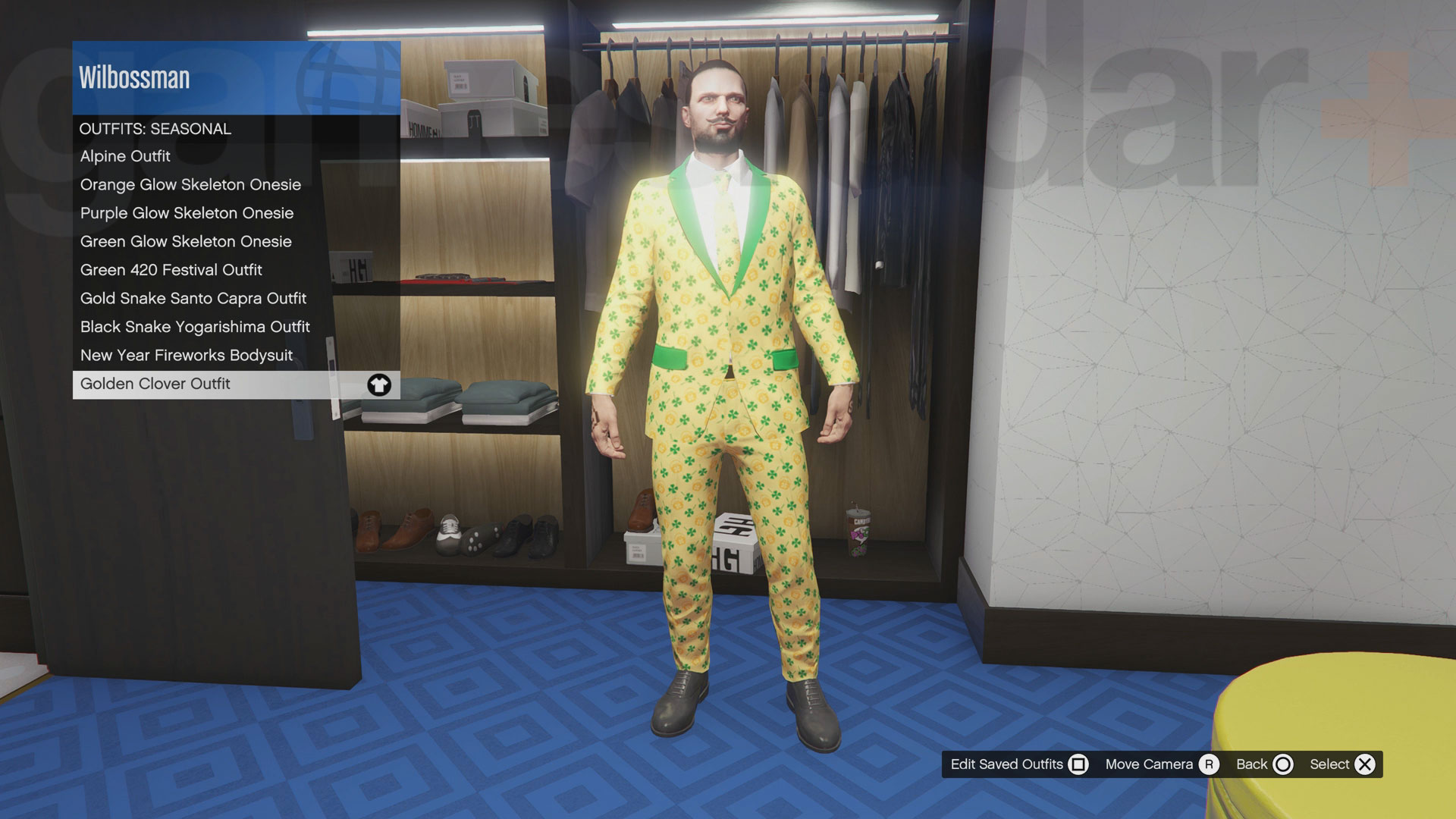Viewport: 1456px width, 819px height.
Task: Click the Wilbossman name banner
Action: tap(133, 76)
